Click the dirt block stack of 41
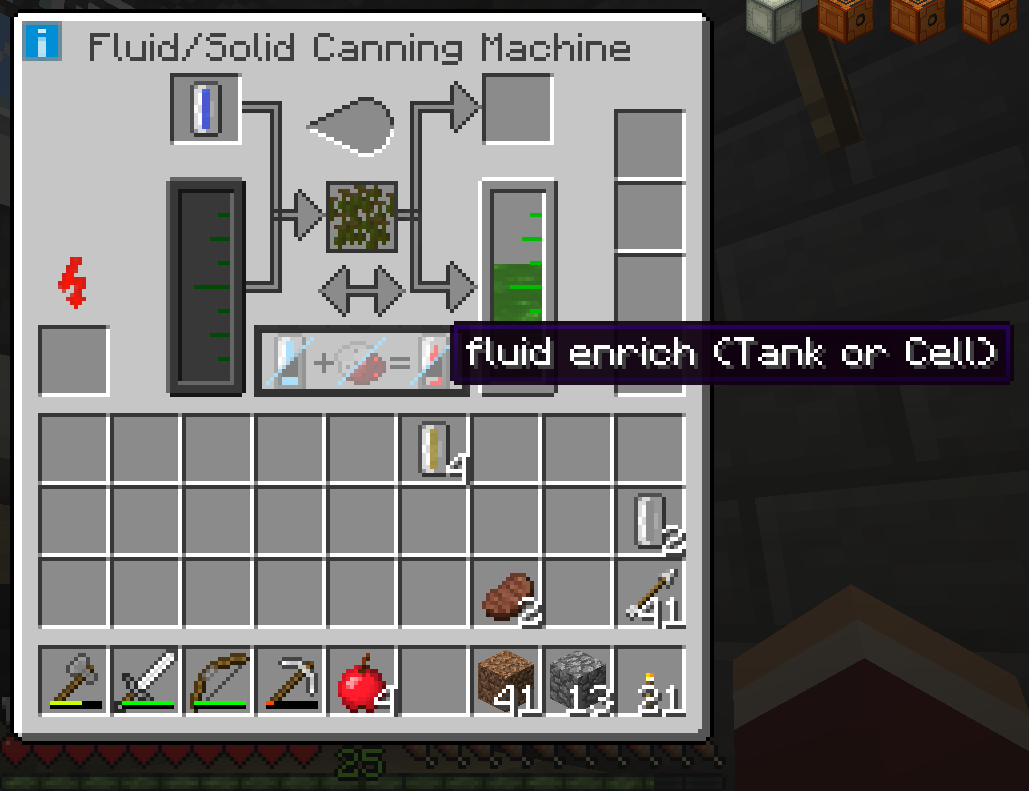The height and width of the screenshot is (791, 1029). 507,681
